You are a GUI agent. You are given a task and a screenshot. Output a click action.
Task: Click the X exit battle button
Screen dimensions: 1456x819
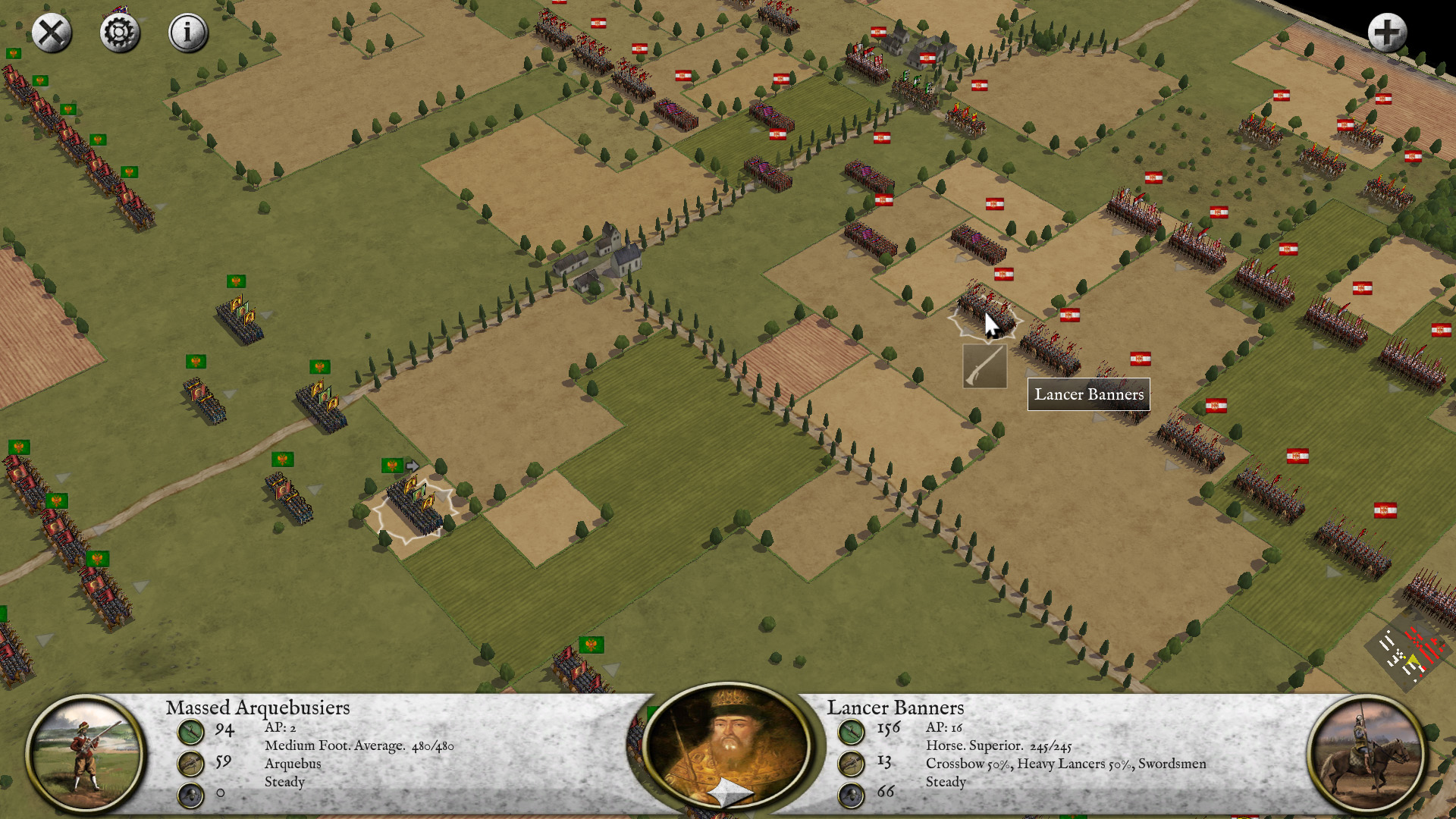point(52,32)
